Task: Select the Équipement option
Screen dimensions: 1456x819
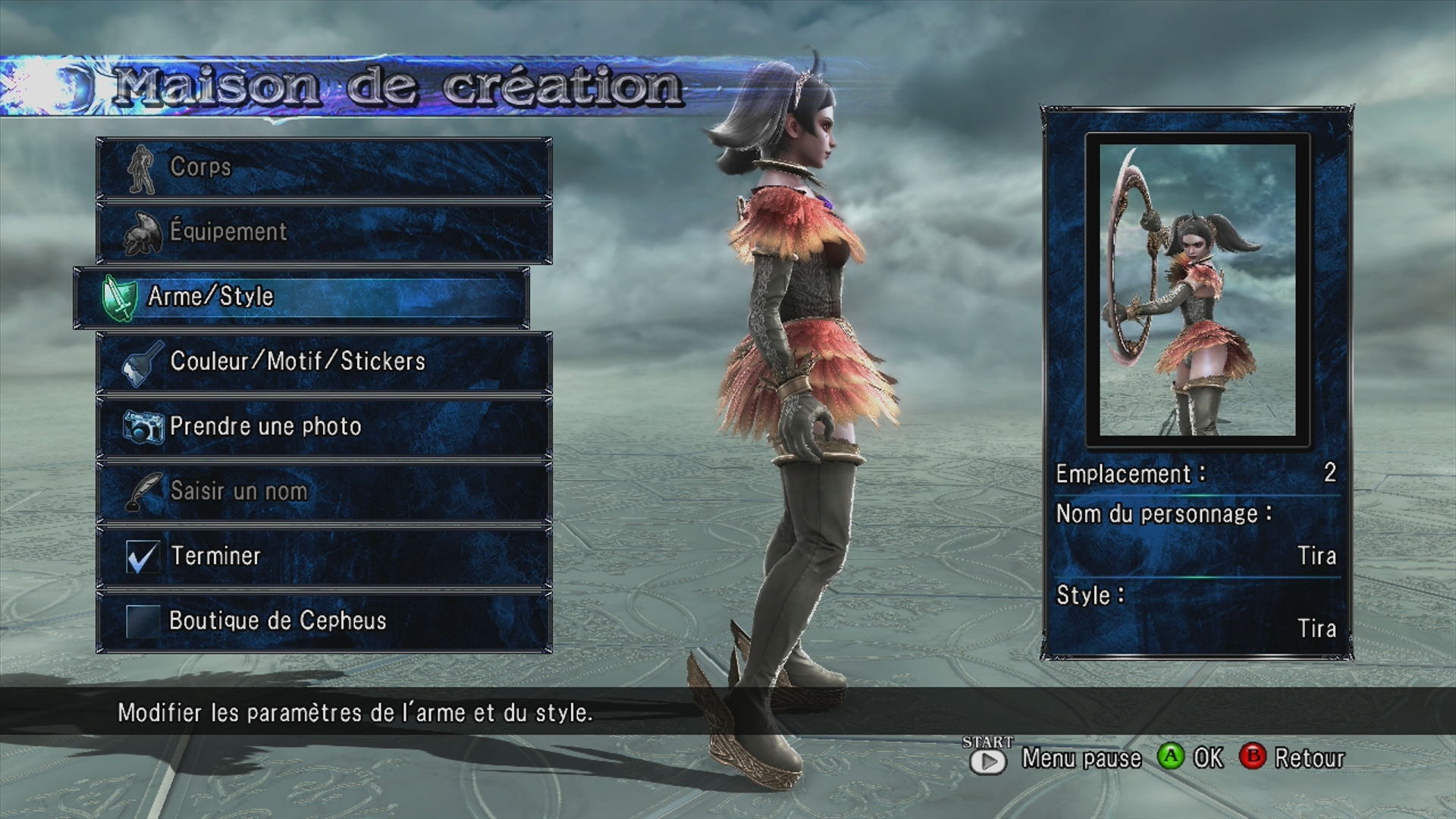Action: click(324, 232)
